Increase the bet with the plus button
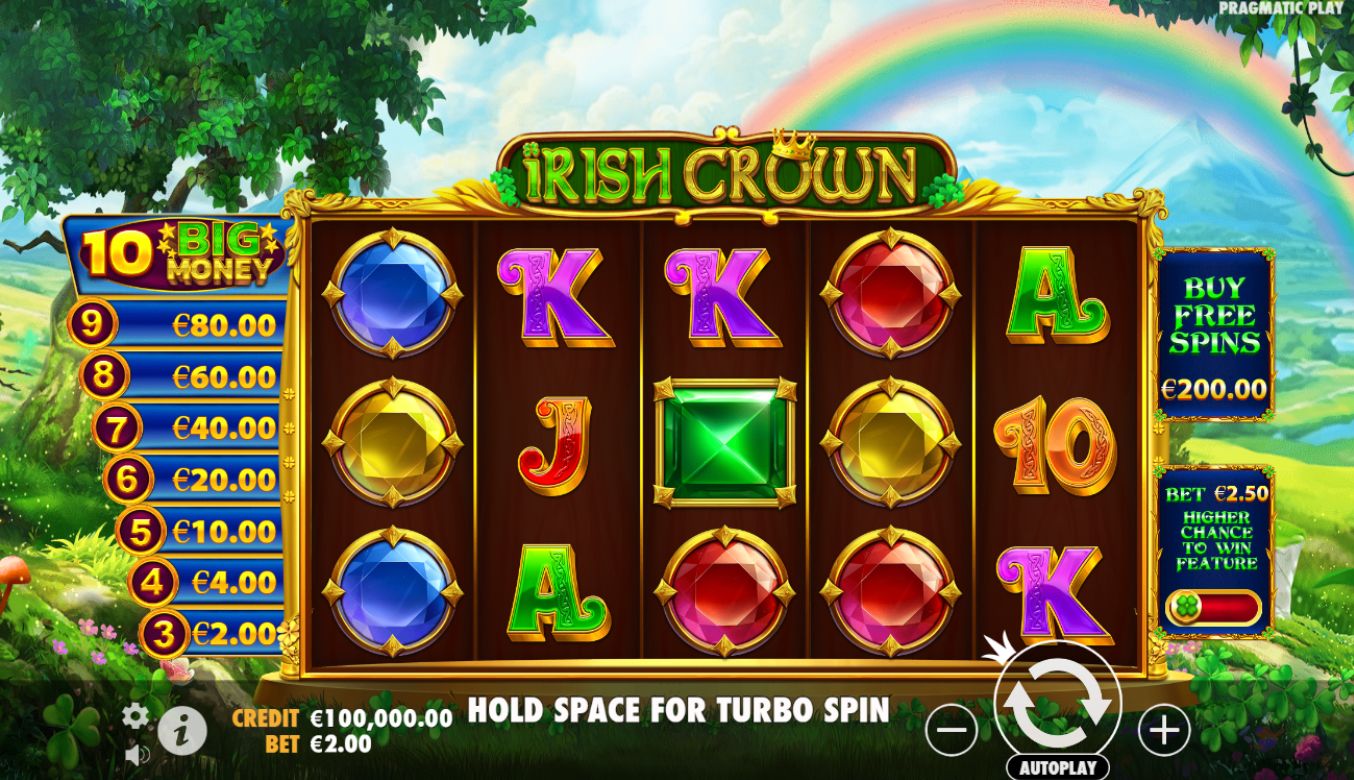 [x=1163, y=731]
